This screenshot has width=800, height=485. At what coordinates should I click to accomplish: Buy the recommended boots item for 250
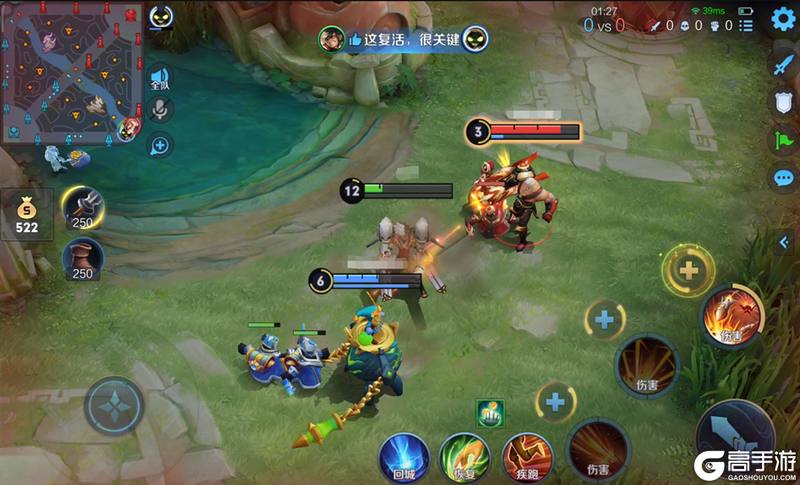click(x=83, y=258)
